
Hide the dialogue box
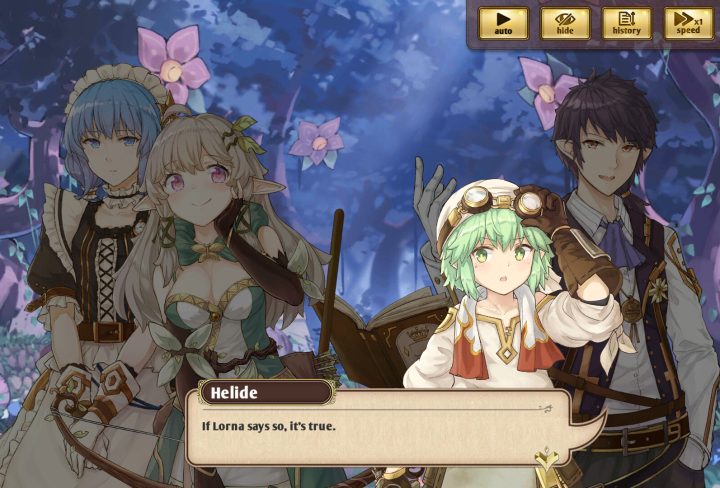click(x=565, y=23)
